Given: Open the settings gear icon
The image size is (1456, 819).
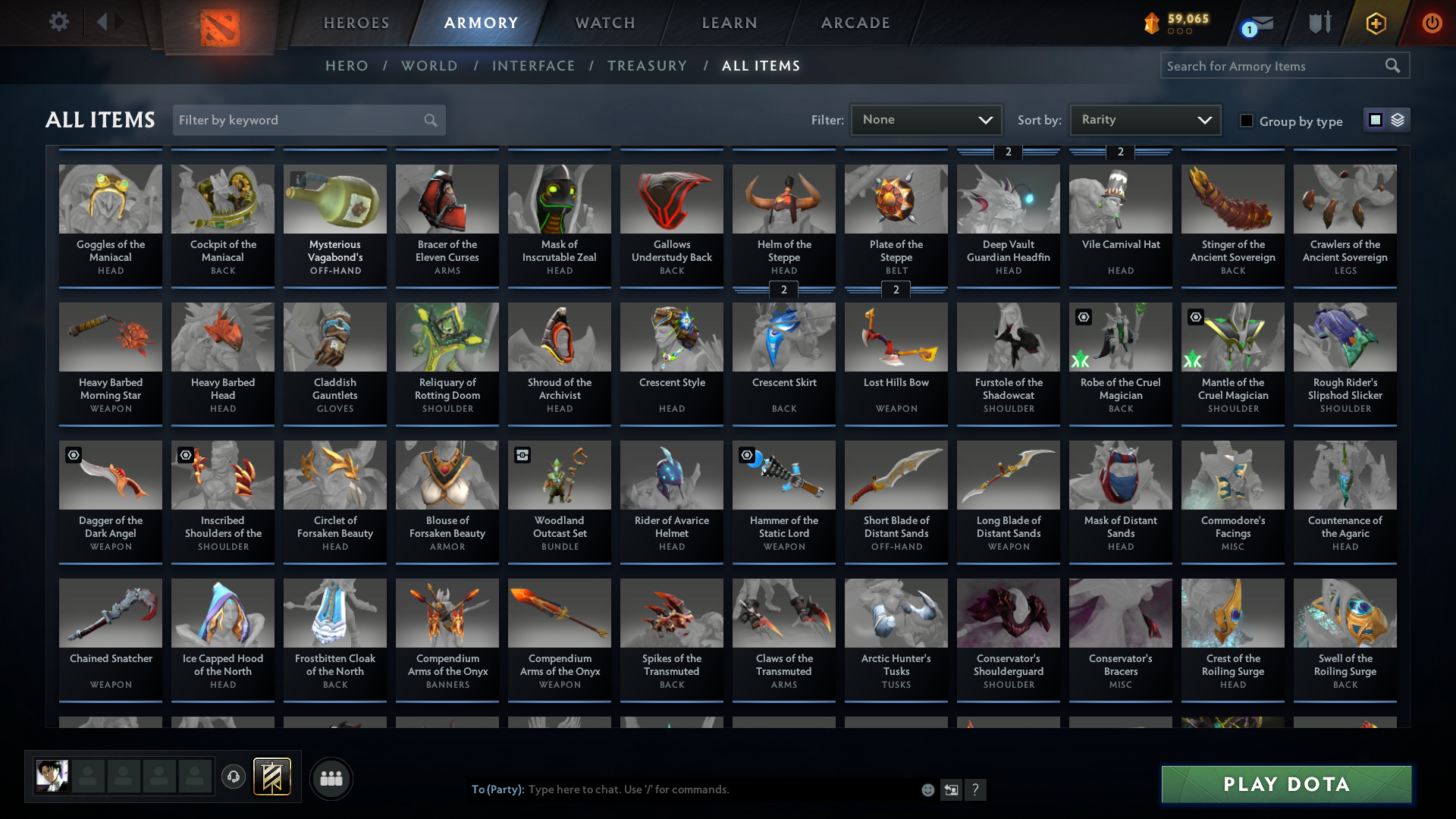Looking at the screenshot, I should tap(59, 22).
